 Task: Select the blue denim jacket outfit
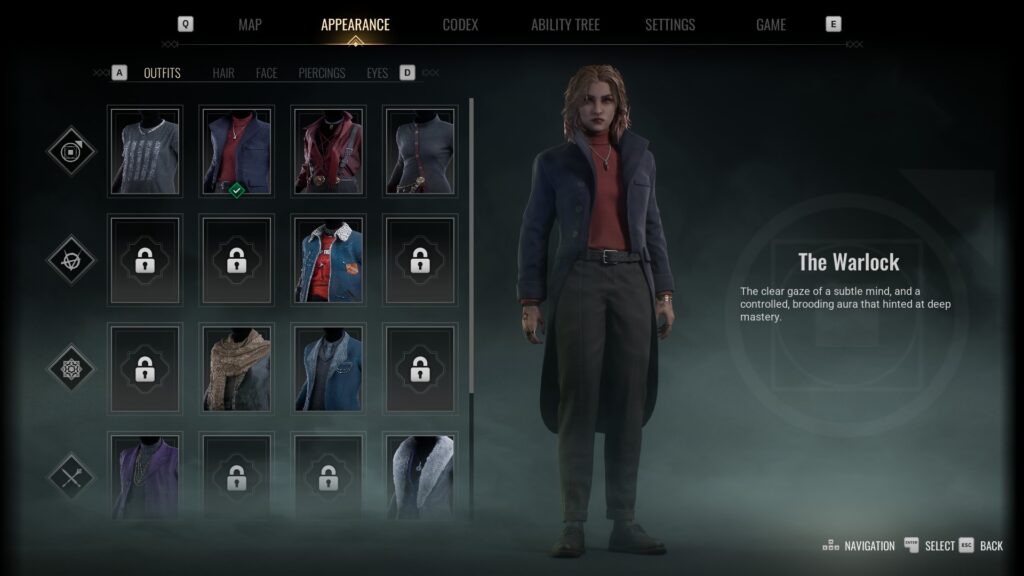click(329, 260)
